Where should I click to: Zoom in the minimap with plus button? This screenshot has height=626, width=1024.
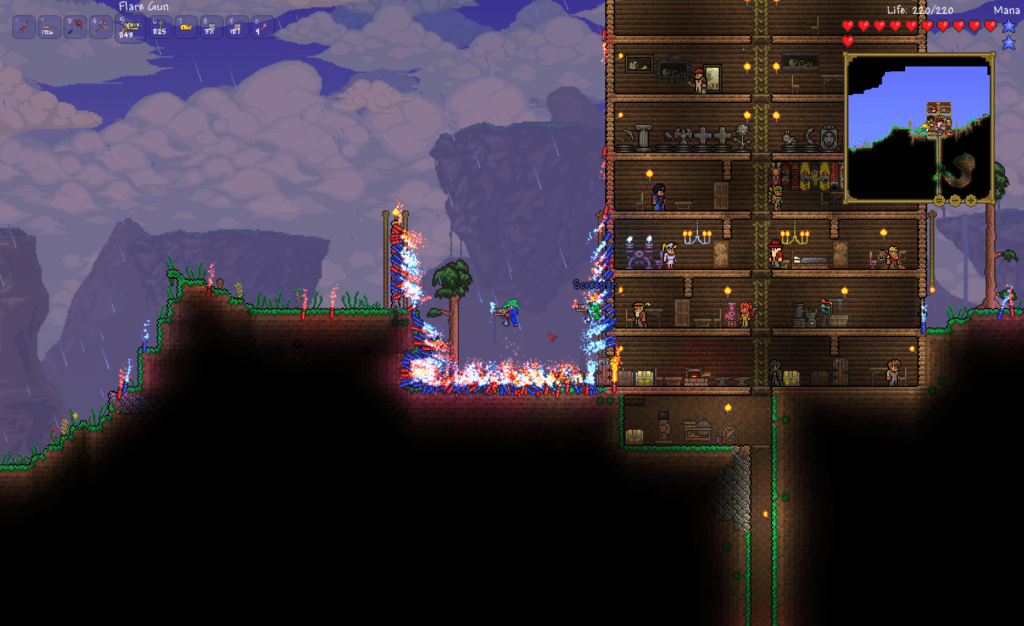[x=970, y=201]
